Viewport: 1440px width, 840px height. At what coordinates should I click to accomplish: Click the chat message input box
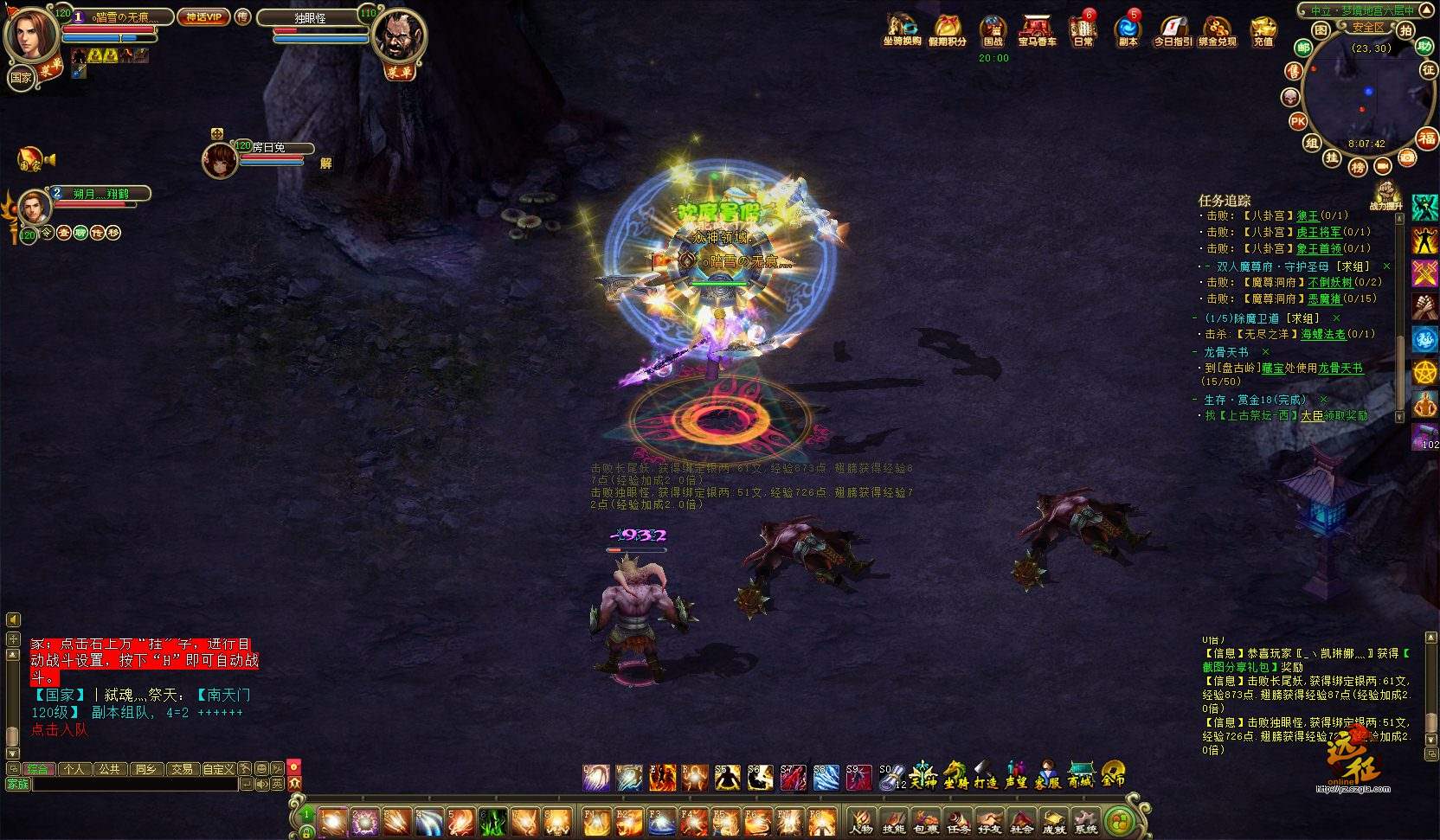click(134, 784)
